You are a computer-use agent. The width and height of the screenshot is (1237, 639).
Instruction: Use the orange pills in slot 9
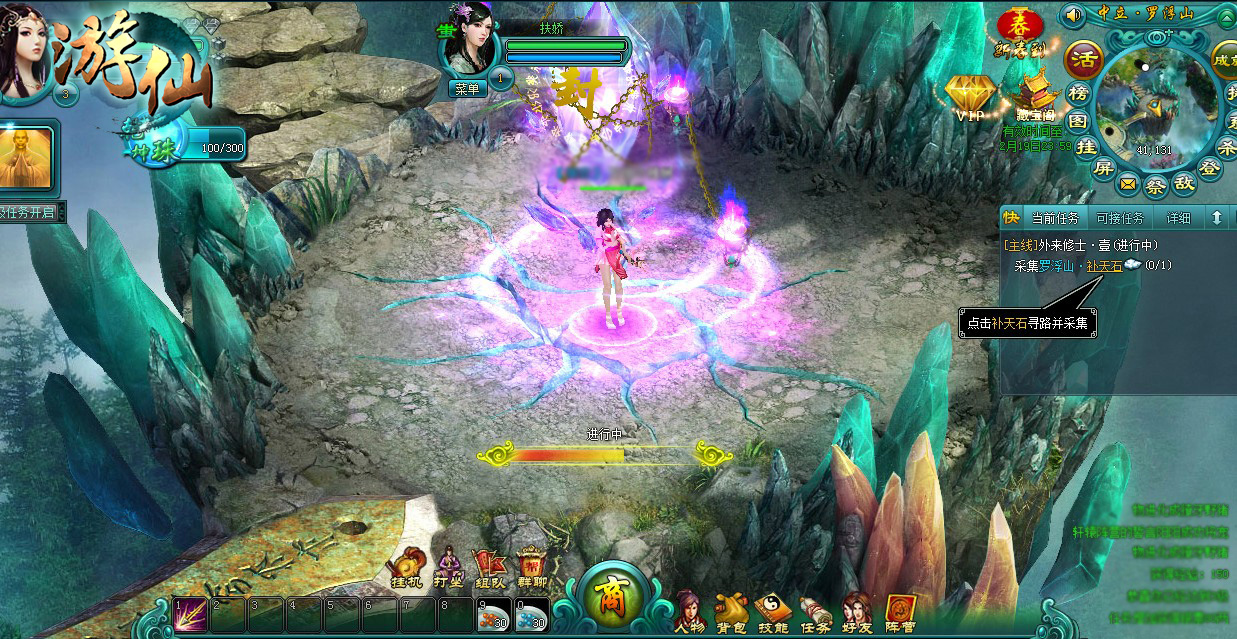(493, 615)
